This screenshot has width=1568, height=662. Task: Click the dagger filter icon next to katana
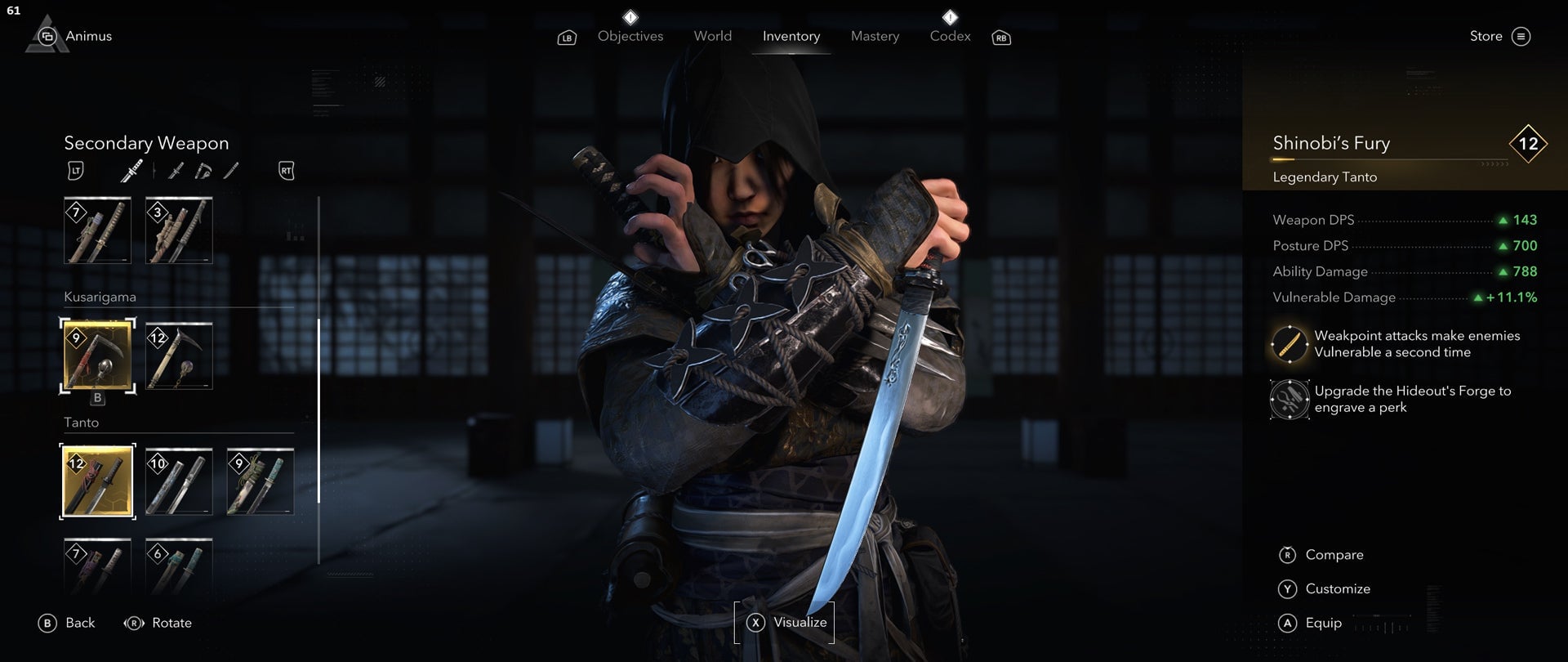point(174,172)
